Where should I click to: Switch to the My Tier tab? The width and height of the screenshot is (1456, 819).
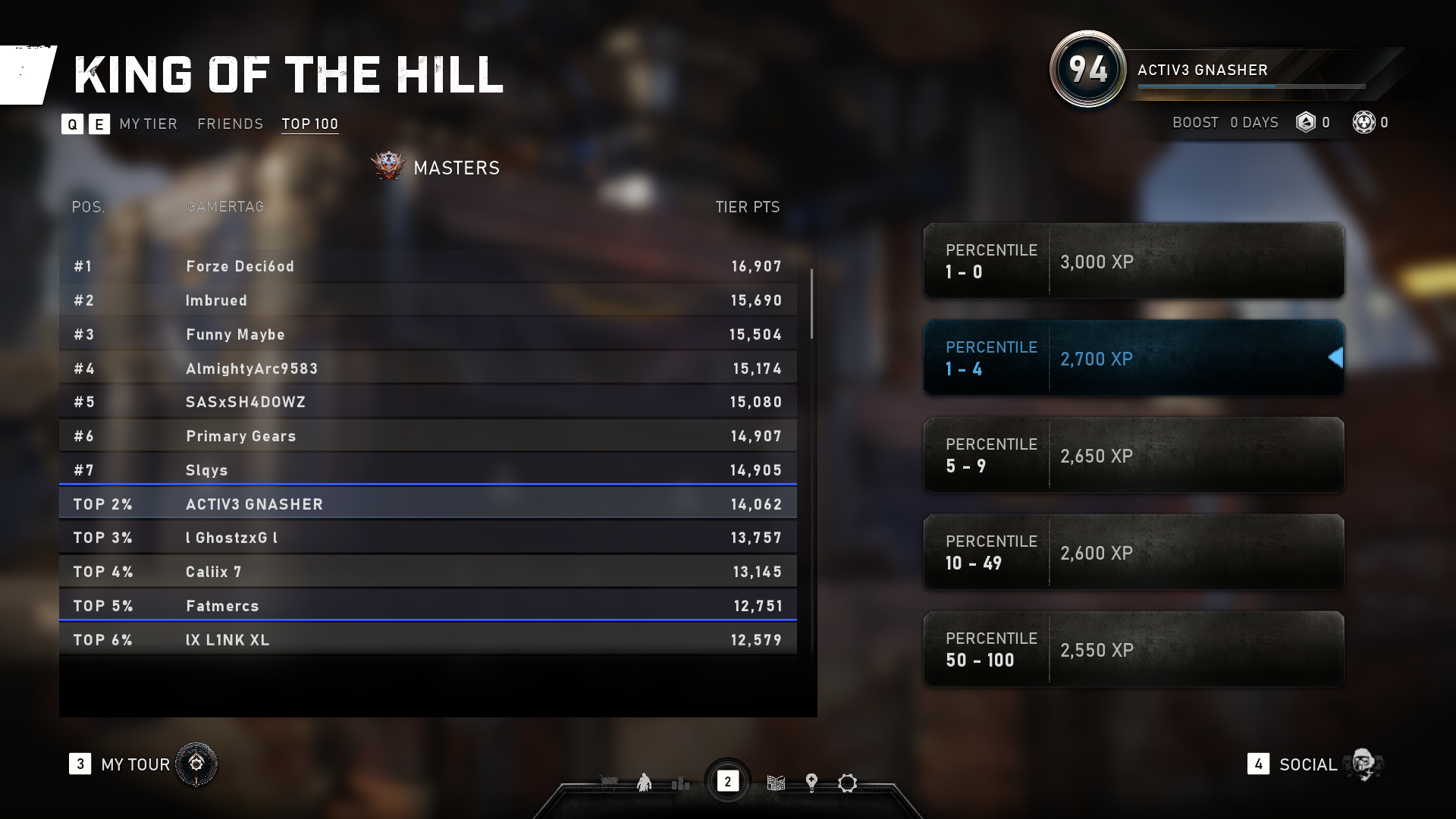point(148,124)
